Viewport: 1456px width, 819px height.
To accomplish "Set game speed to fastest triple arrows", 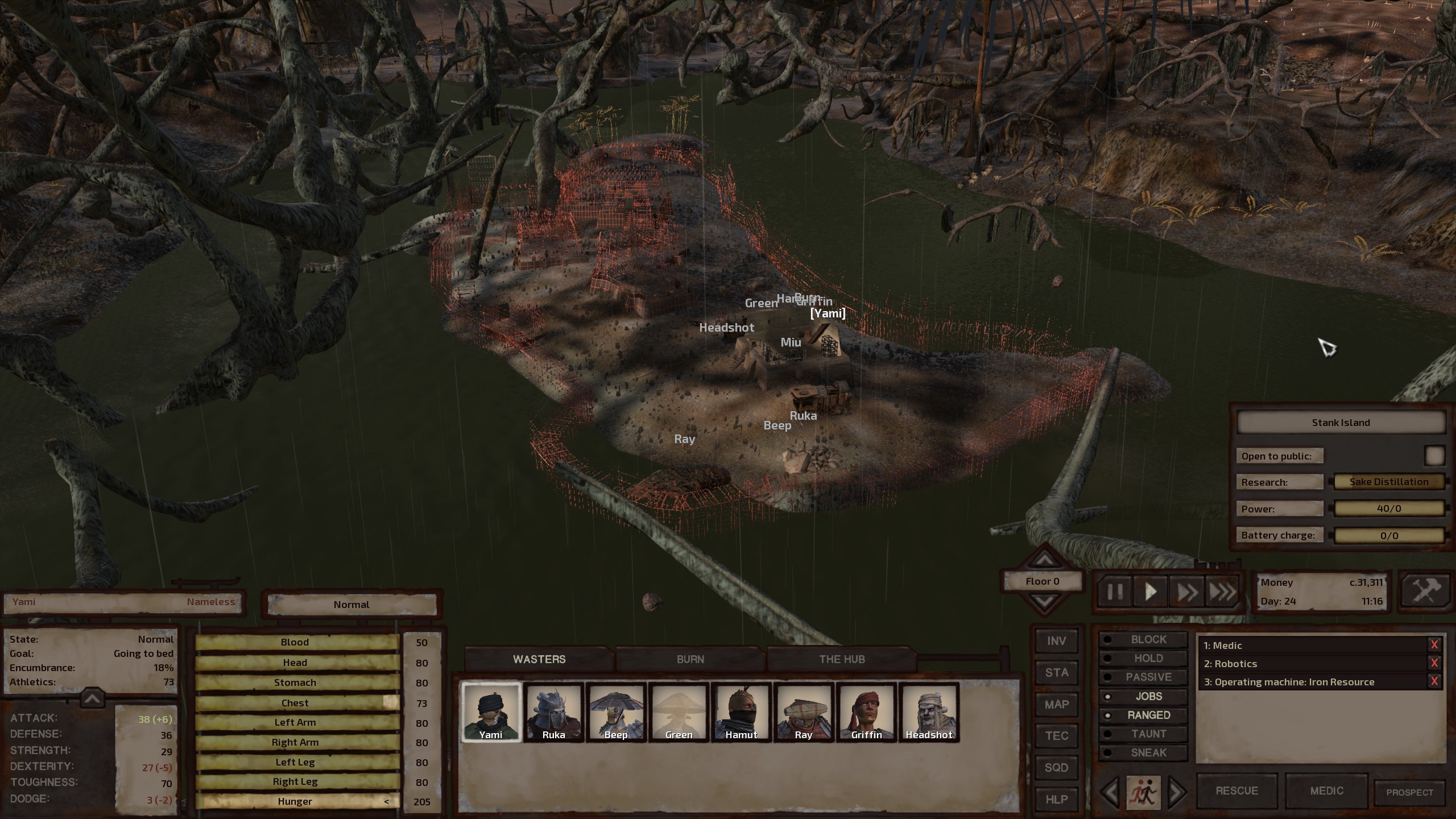I will click(x=1222, y=592).
